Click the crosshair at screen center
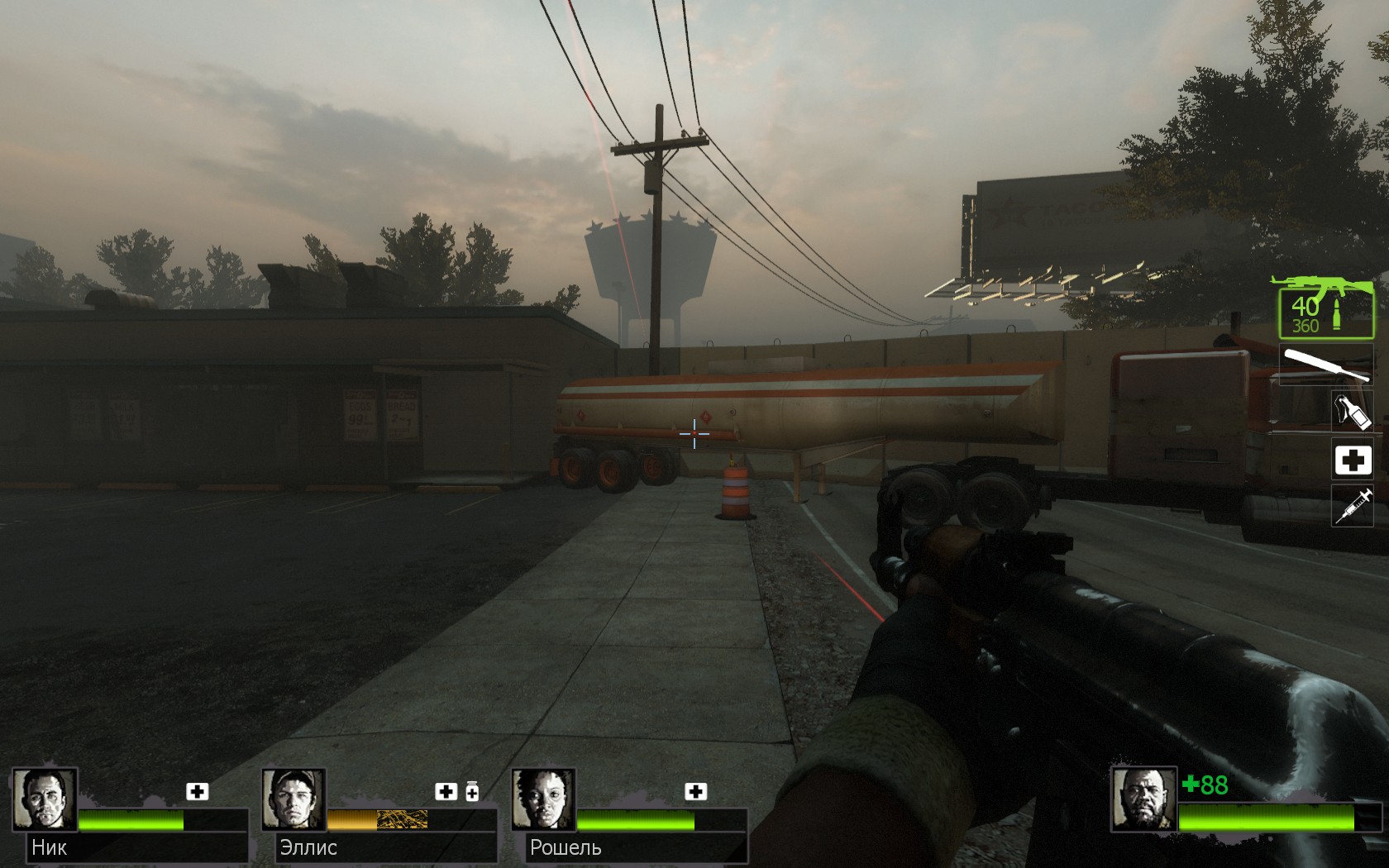The width and height of the screenshot is (1389, 868). pyautogui.click(x=694, y=434)
